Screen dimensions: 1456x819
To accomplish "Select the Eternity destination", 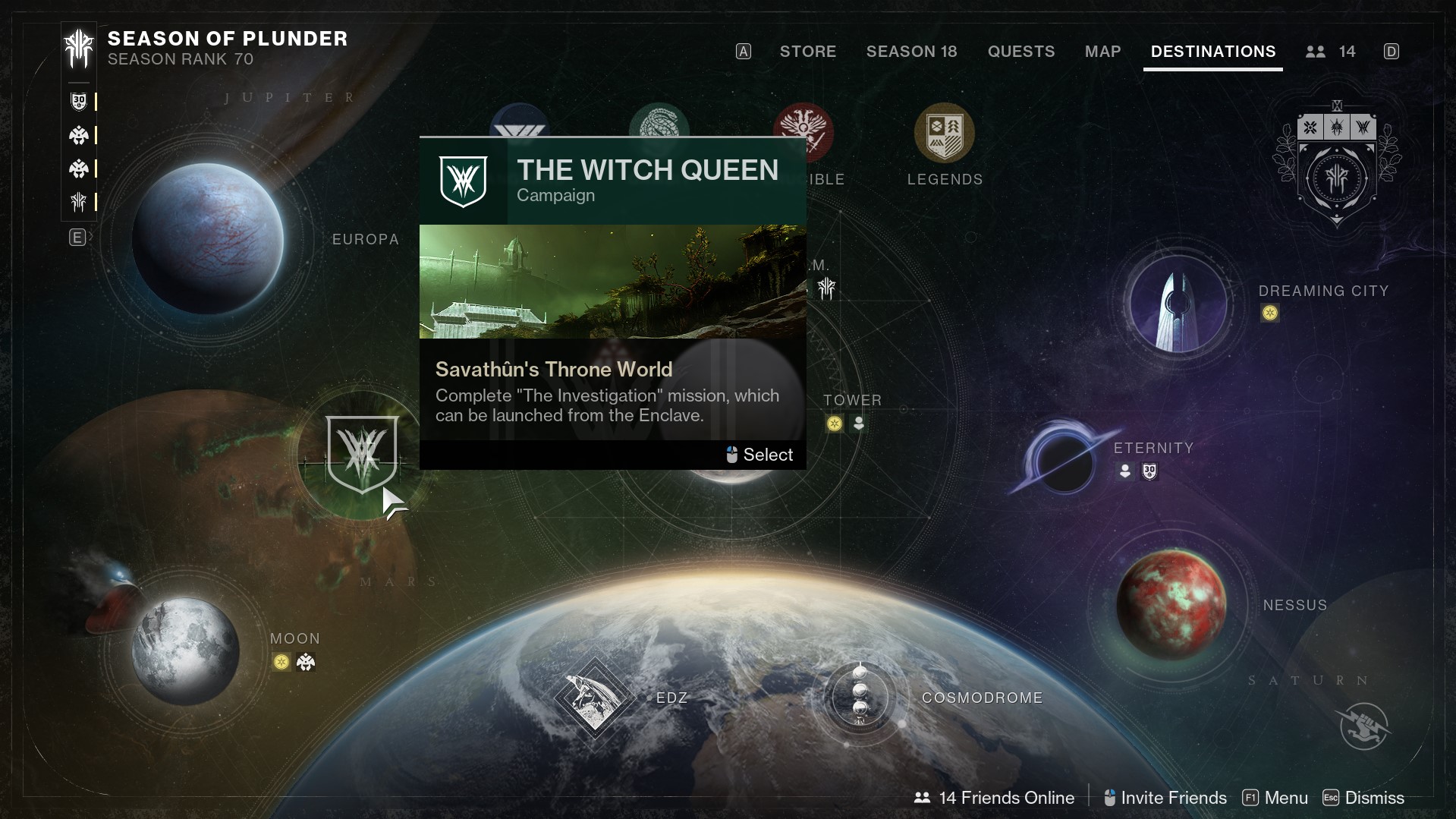I will point(1064,461).
